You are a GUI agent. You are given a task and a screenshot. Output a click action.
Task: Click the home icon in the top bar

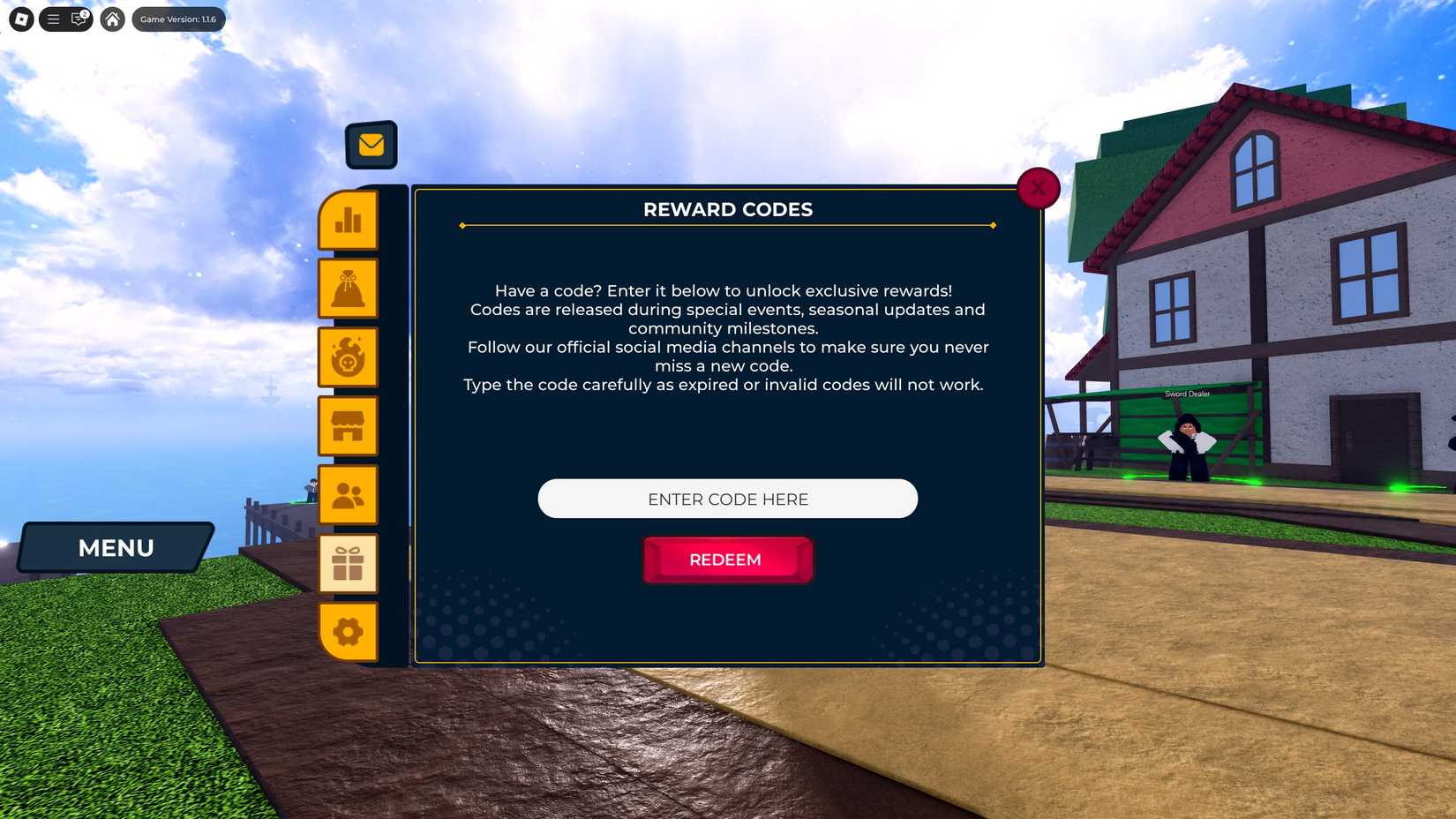[112, 19]
